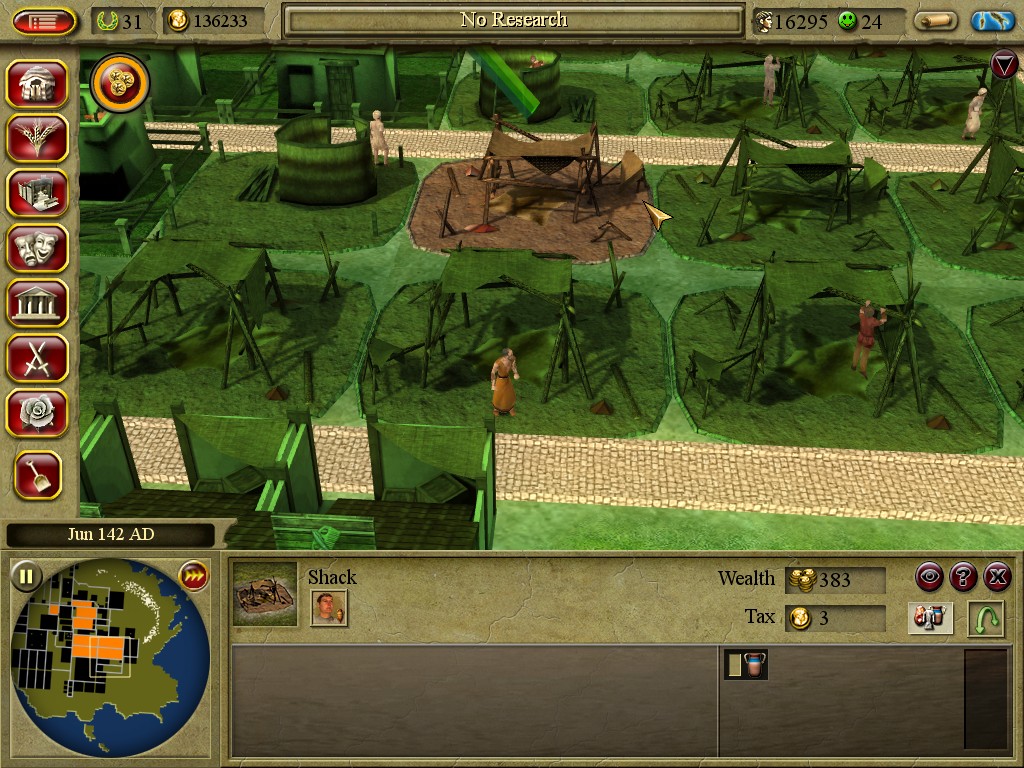Activate the shovel demolish tool
1024x768 pixels.
pyautogui.click(x=37, y=475)
